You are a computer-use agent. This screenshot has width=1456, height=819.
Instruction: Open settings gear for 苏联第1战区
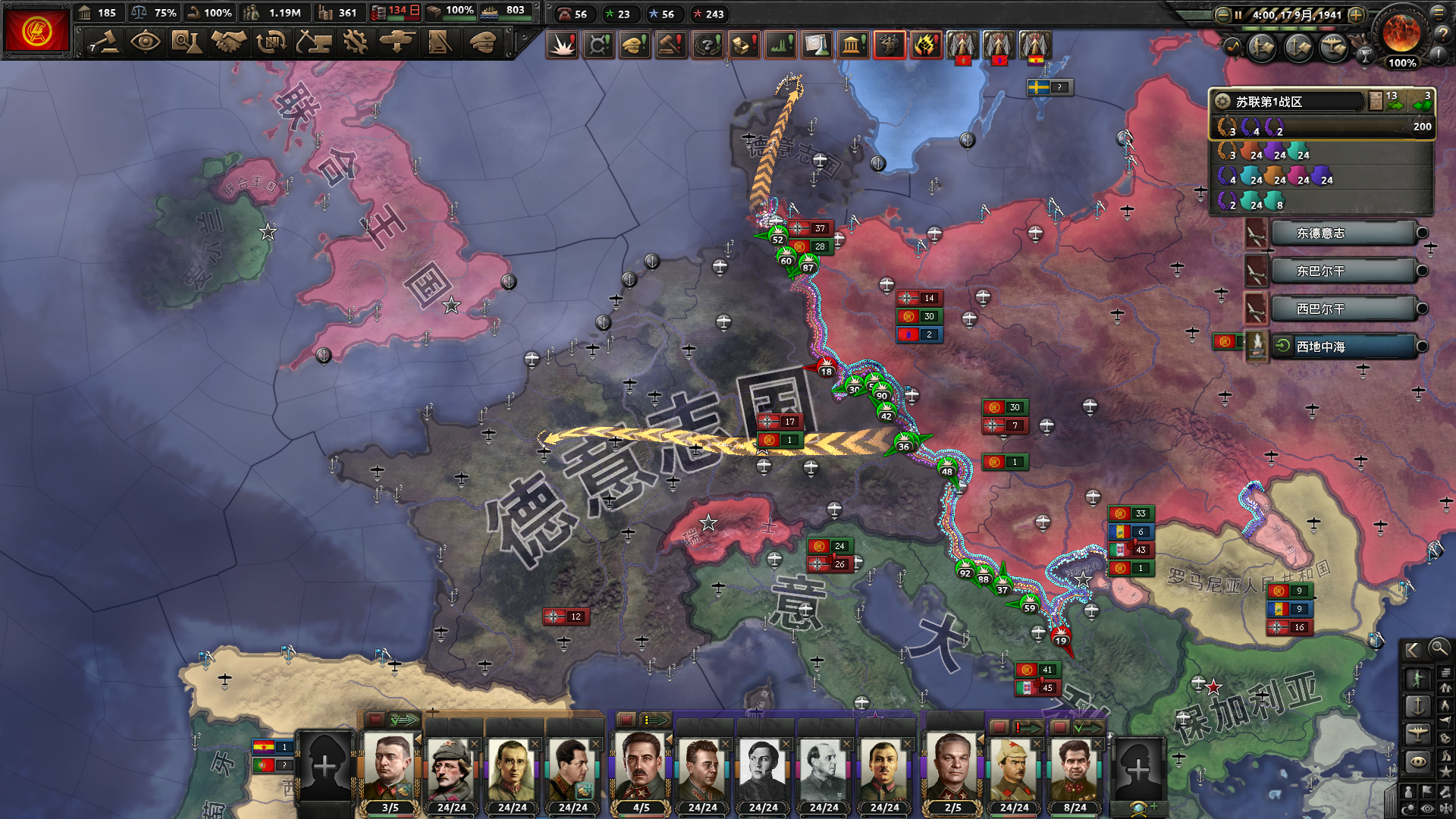pyautogui.click(x=1222, y=102)
